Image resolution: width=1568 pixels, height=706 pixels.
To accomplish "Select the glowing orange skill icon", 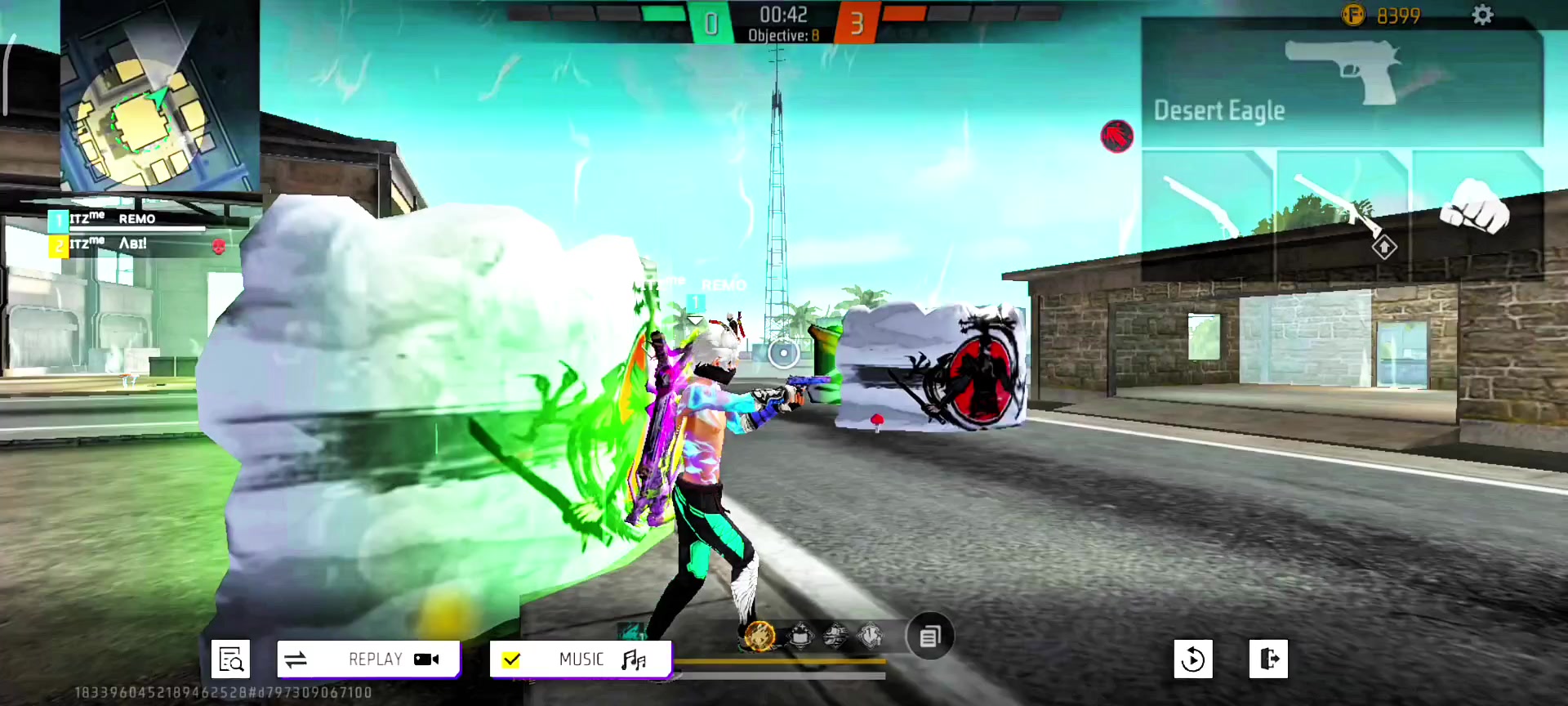I will (759, 636).
